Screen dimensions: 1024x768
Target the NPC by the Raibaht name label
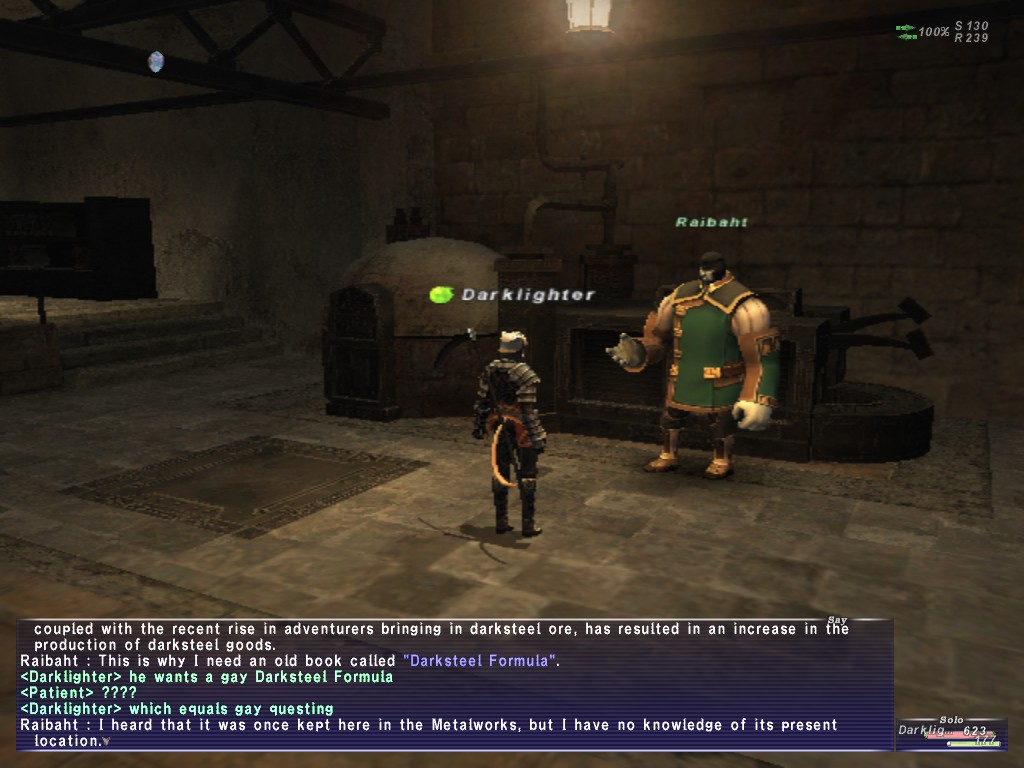(x=711, y=222)
